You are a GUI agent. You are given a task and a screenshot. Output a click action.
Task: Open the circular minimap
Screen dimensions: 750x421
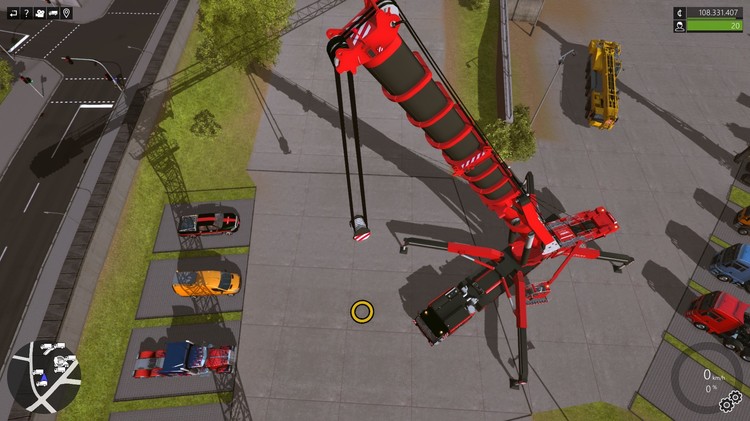click(44, 375)
